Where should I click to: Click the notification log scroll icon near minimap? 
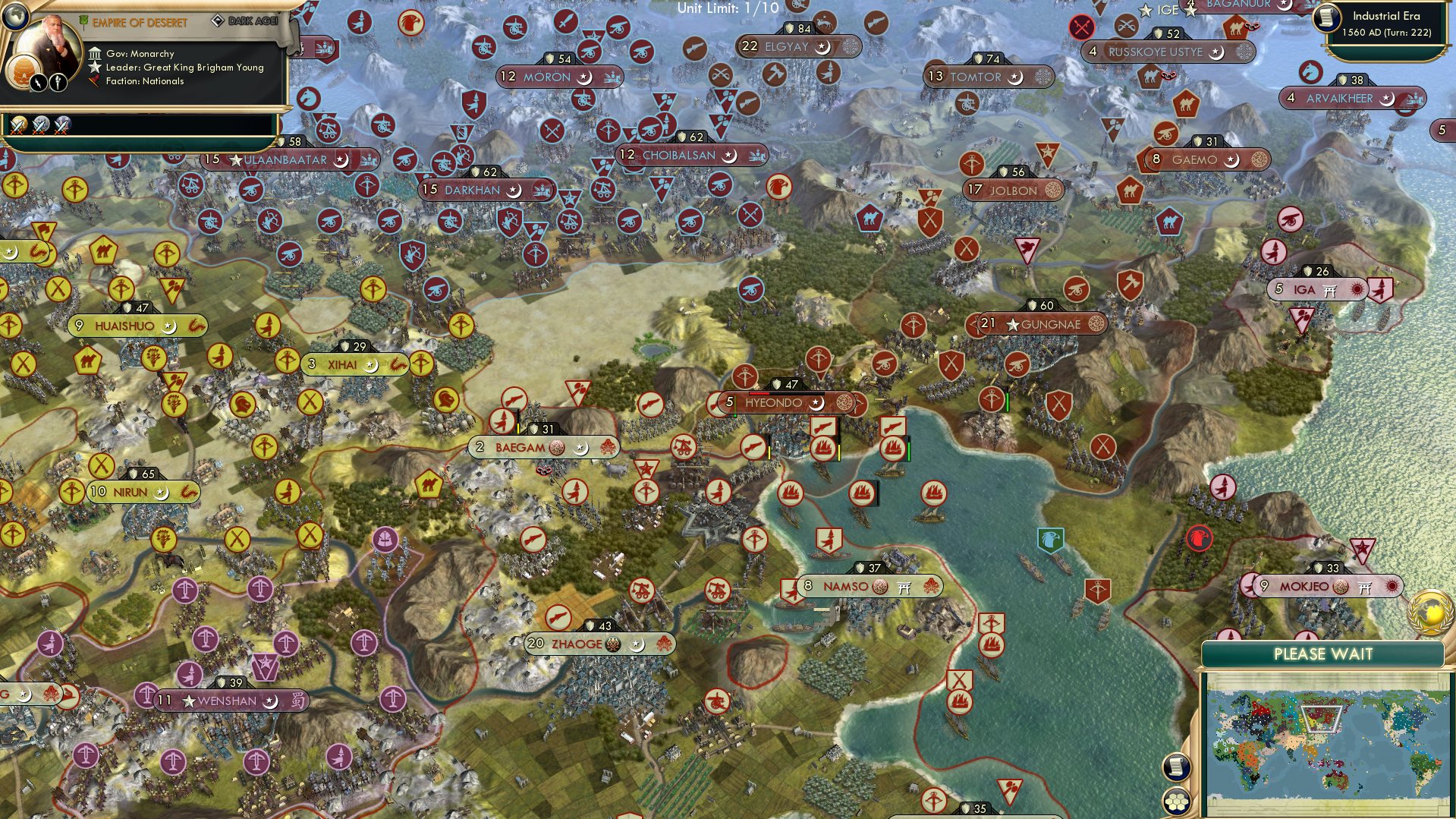(1175, 768)
